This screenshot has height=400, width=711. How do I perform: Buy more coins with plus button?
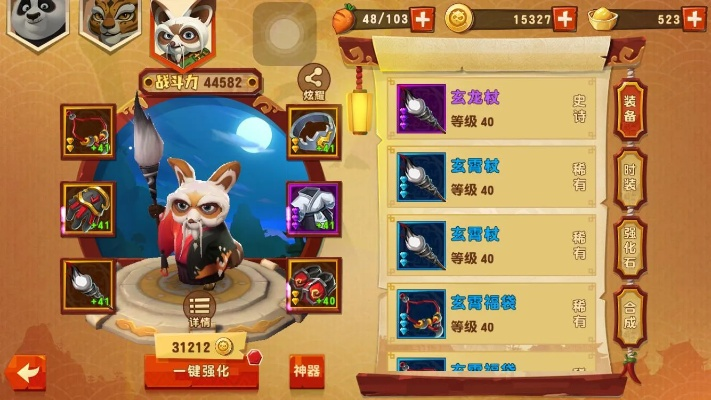(564, 18)
